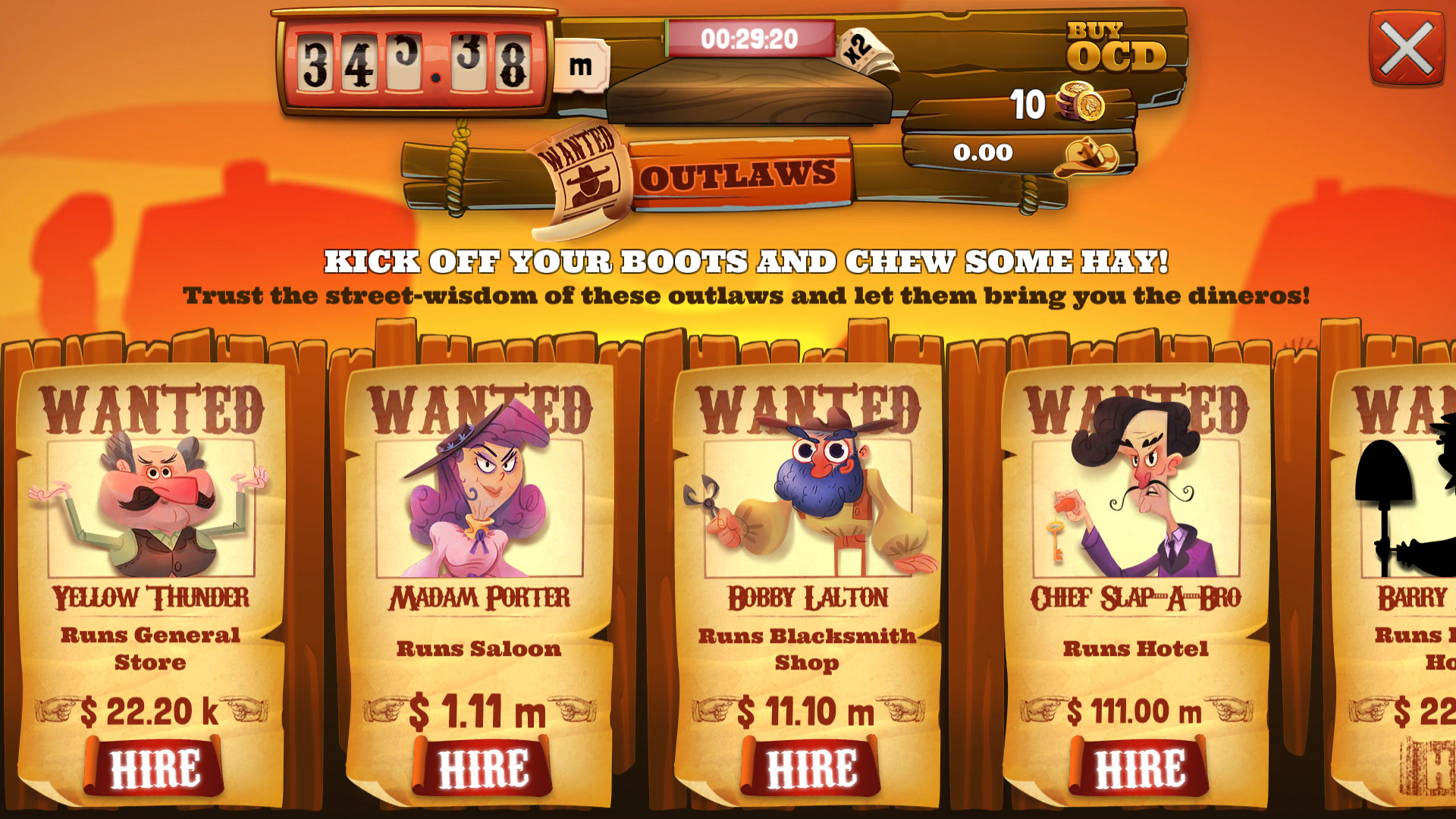
Task: Hire Yellow Thunder
Action: coord(154,768)
